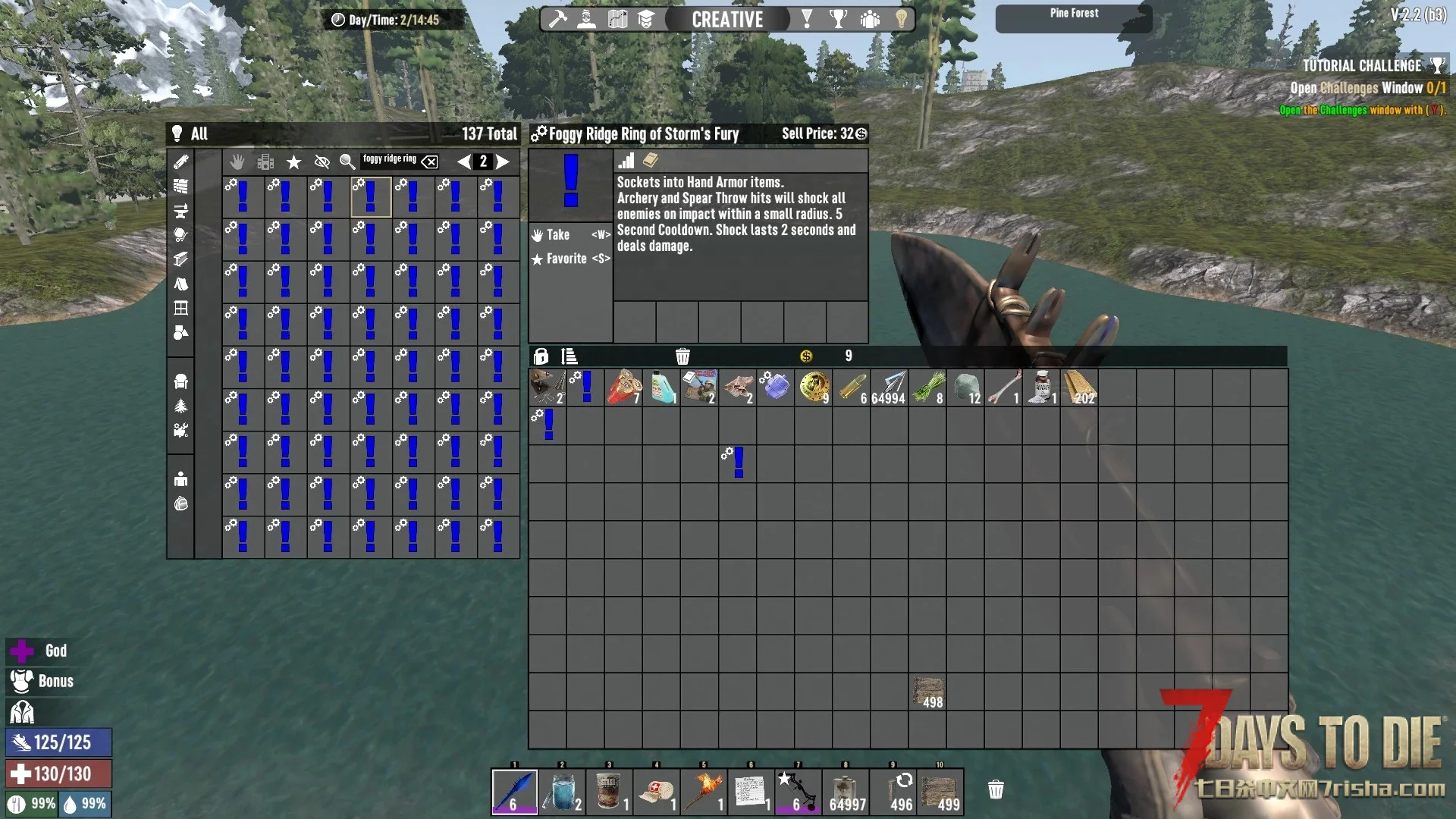Select the flaming torch hotbar slot
The image size is (1456, 819).
pos(703,792)
